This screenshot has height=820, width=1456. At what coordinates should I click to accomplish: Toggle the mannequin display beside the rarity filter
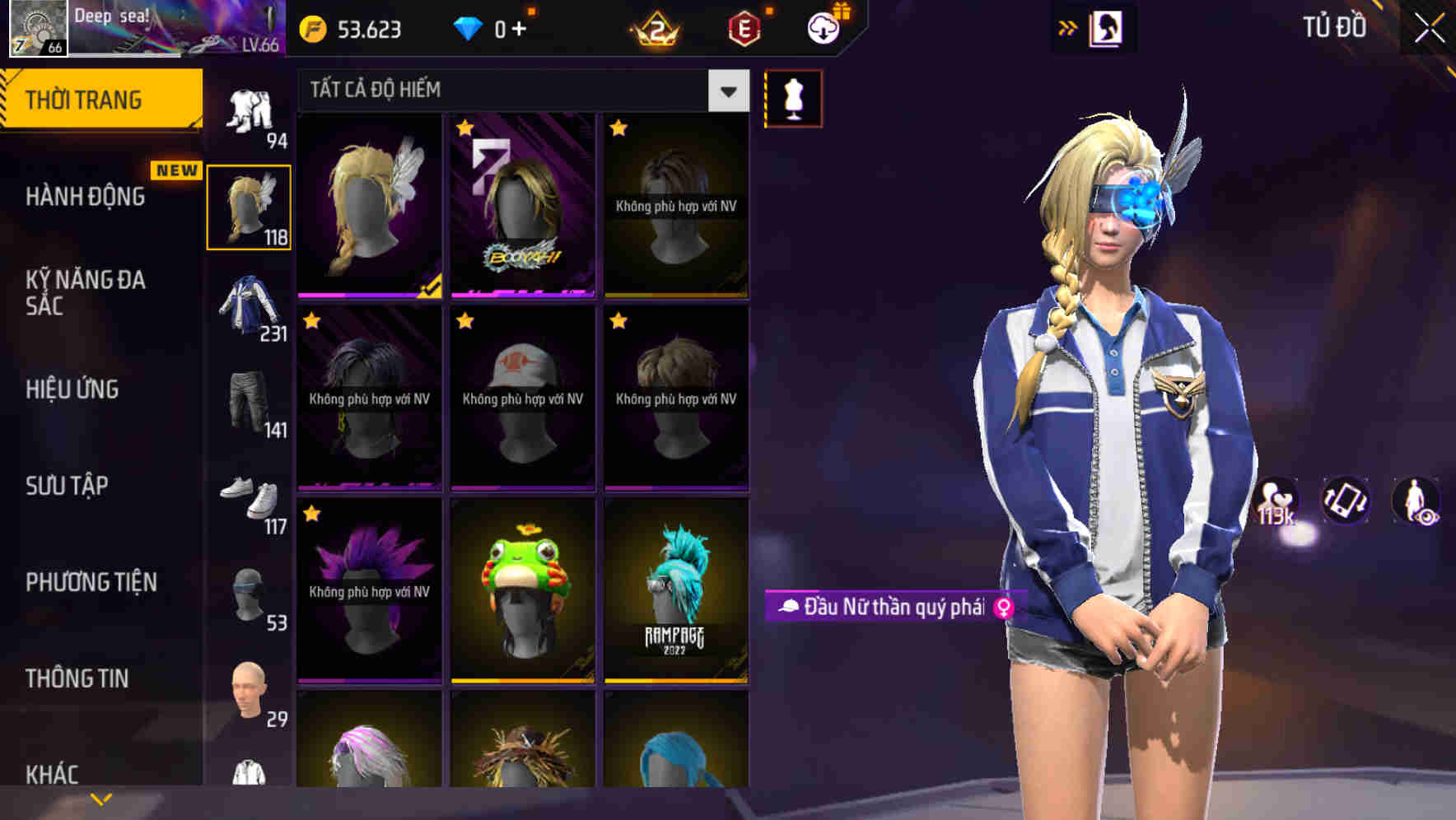[x=793, y=97]
